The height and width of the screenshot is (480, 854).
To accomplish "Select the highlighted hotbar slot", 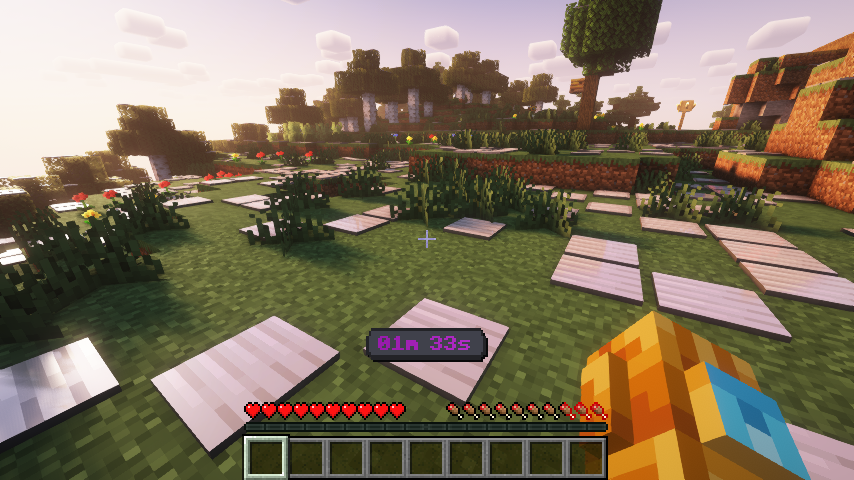I will pos(266,458).
